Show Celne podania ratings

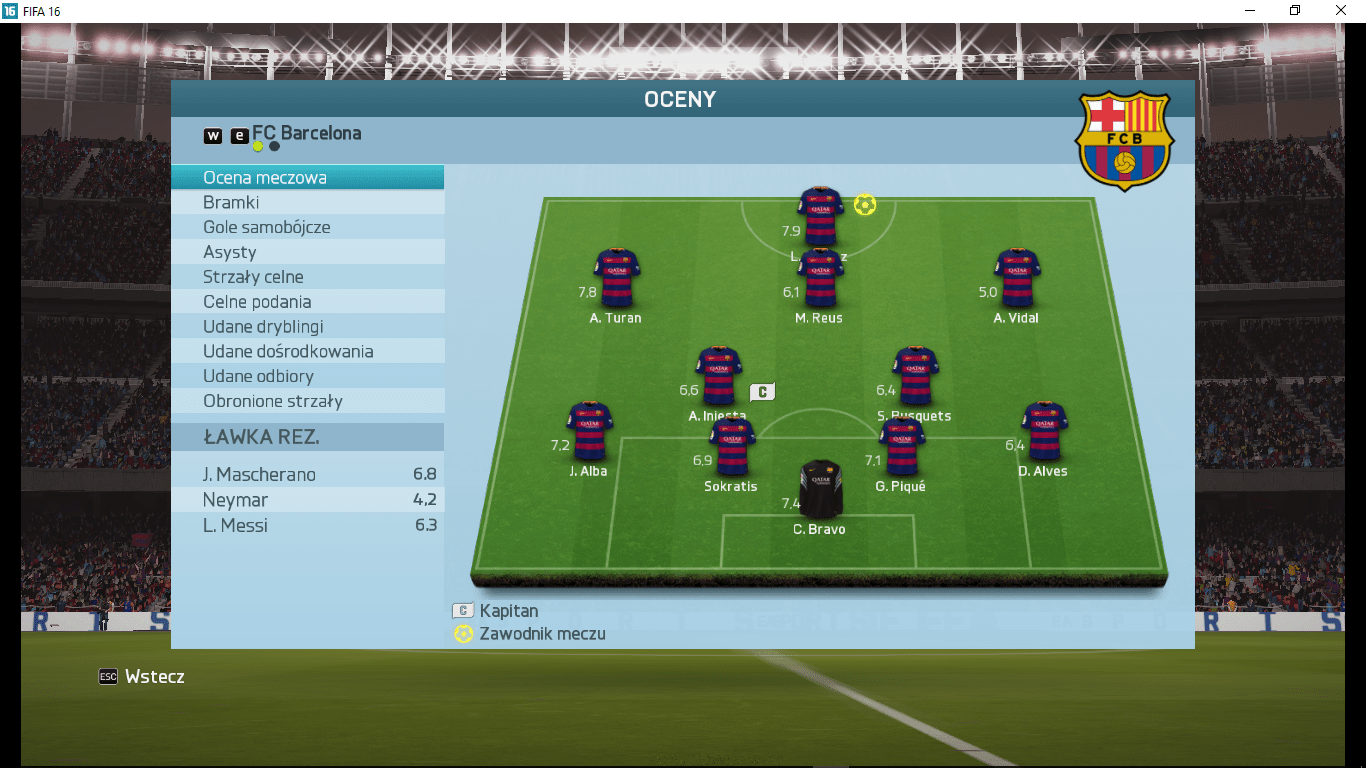point(307,302)
